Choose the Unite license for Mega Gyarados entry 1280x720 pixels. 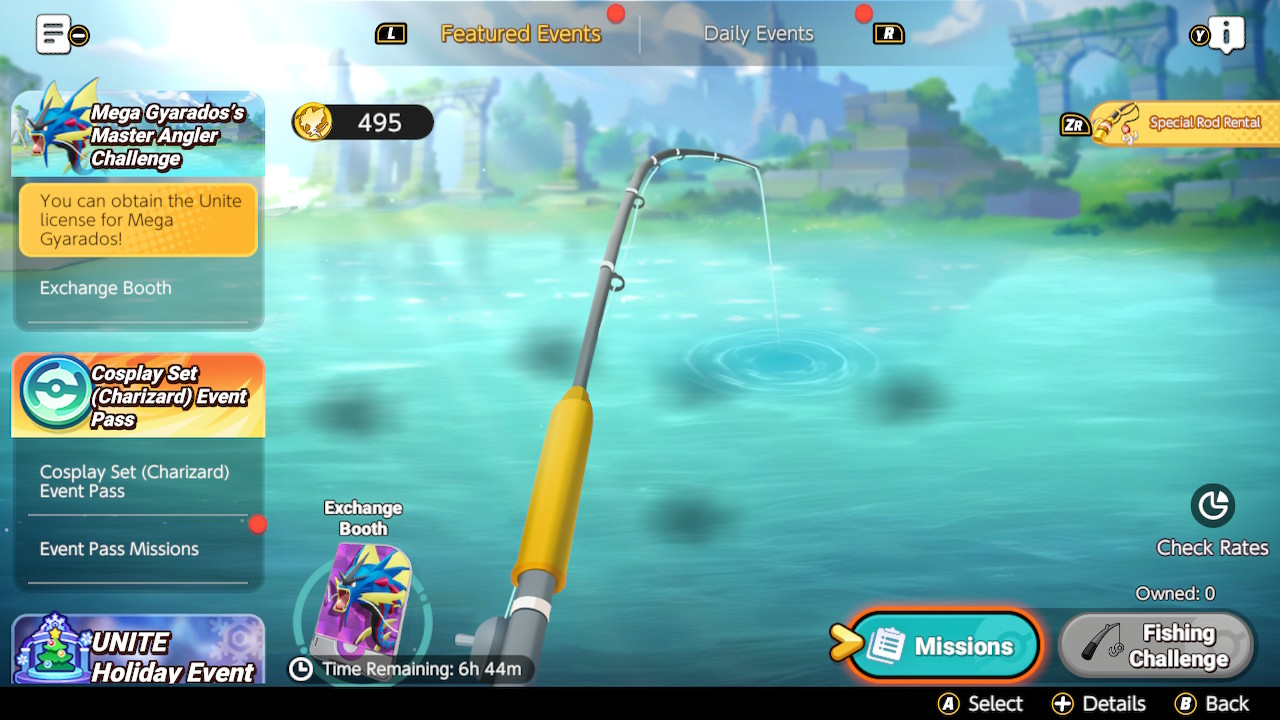coord(138,220)
